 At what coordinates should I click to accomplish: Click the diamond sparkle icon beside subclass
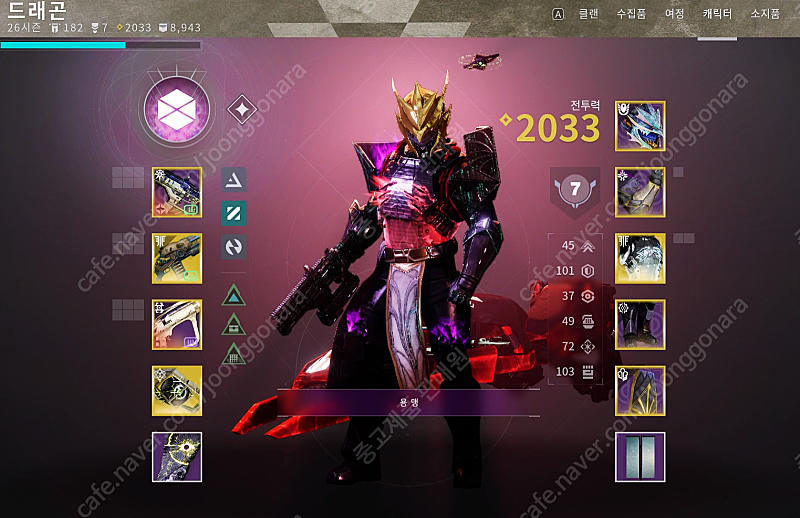click(x=242, y=109)
